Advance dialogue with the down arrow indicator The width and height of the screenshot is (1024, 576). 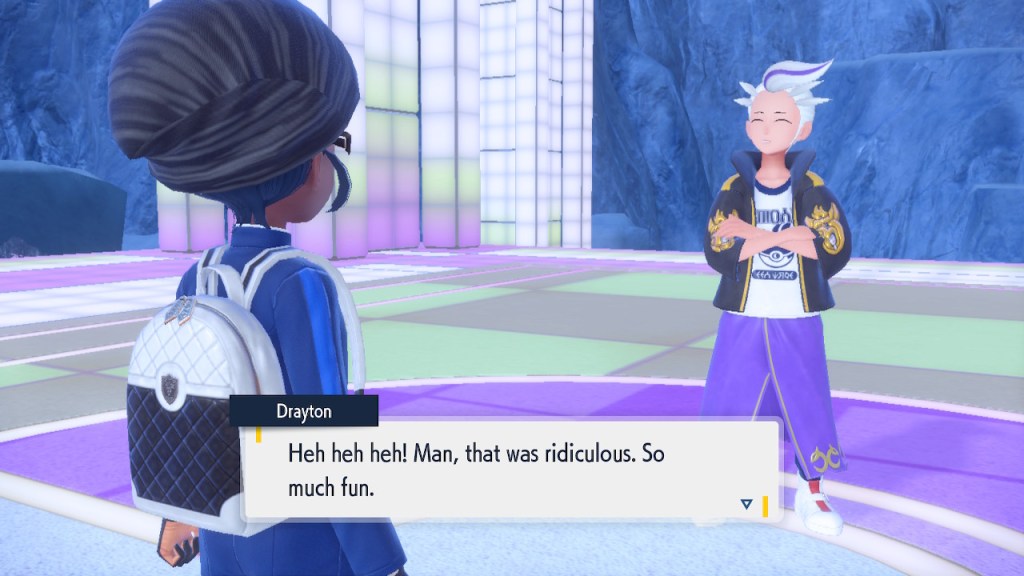(746, 505)
